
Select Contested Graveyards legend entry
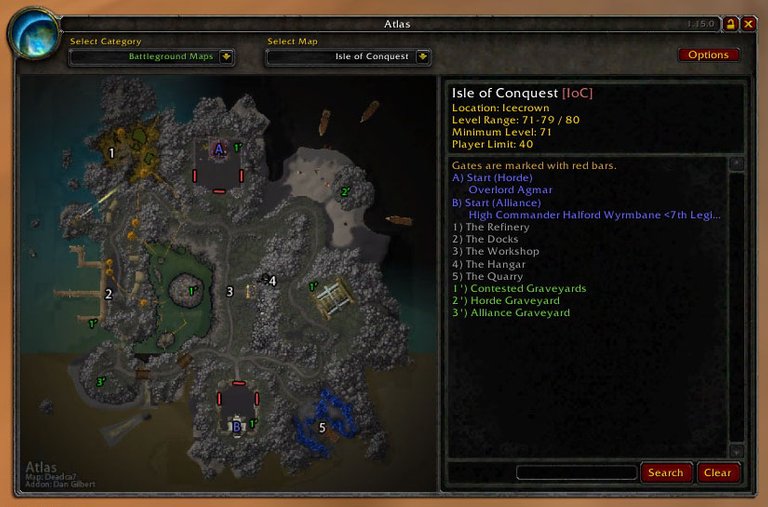(519, 289)
